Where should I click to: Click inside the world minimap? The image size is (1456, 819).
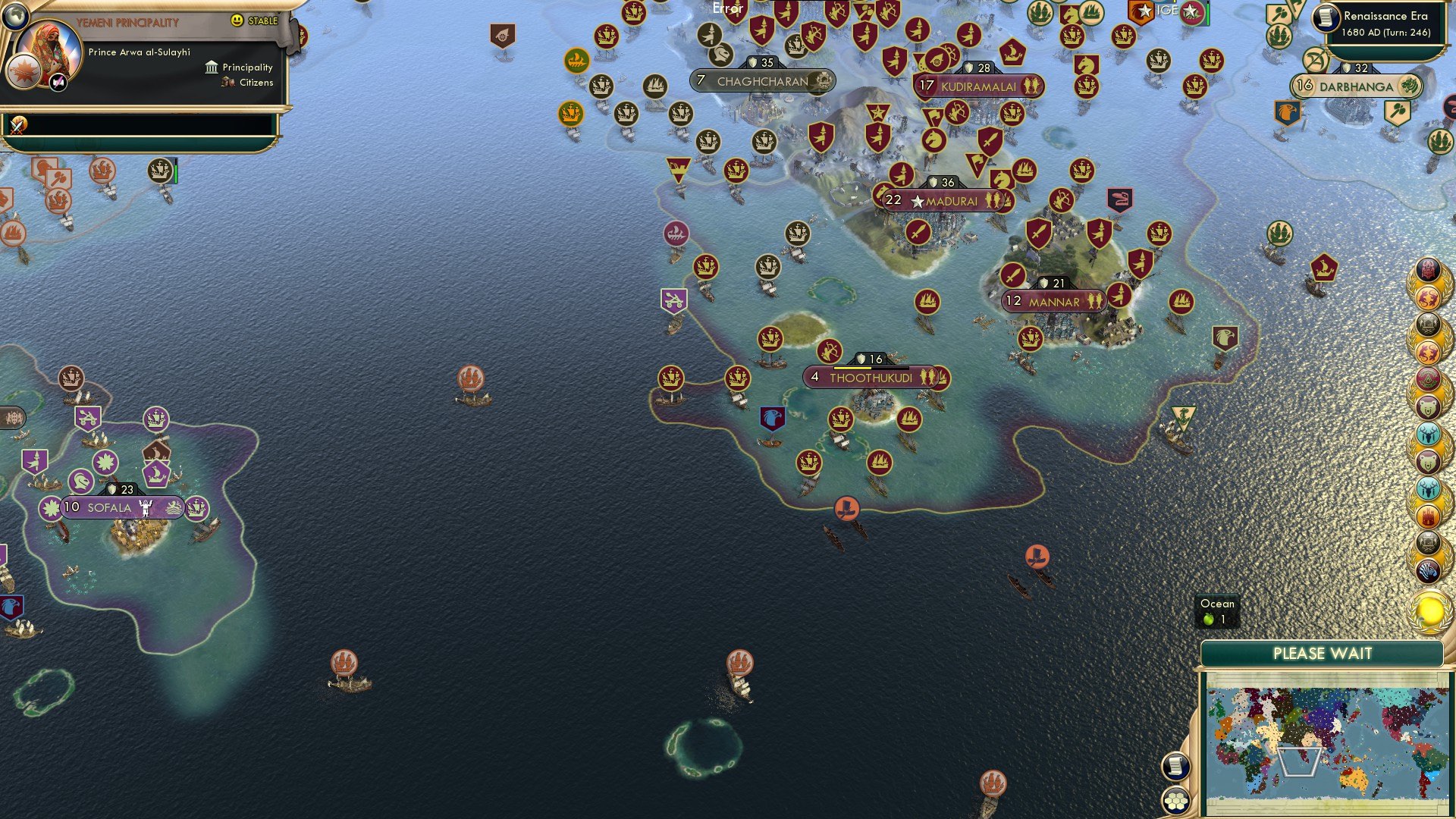1327,739
